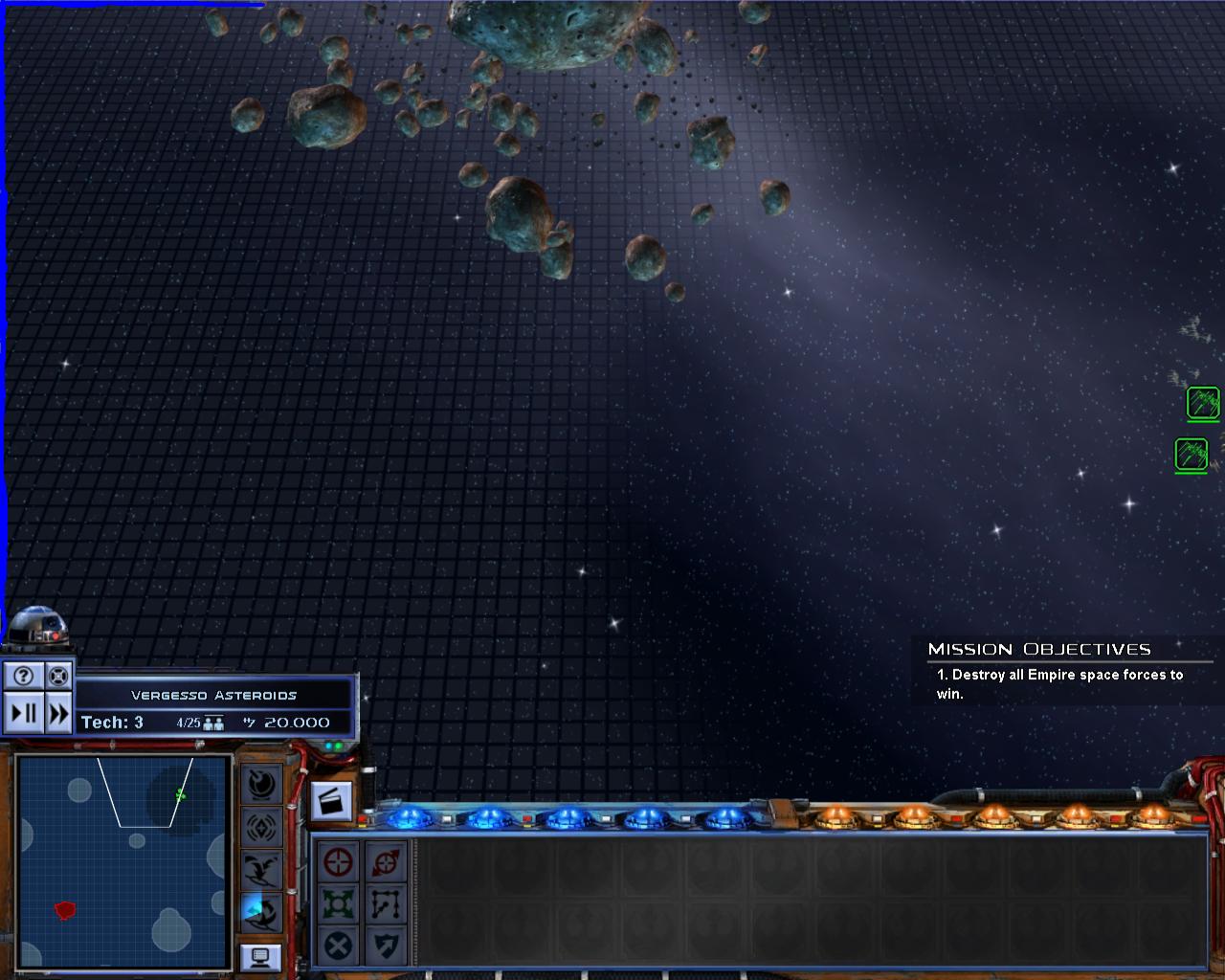The width and height of the screenshot is (1225, 980).
Task: Click the X stop command button
Action: (x=339, y=946)
